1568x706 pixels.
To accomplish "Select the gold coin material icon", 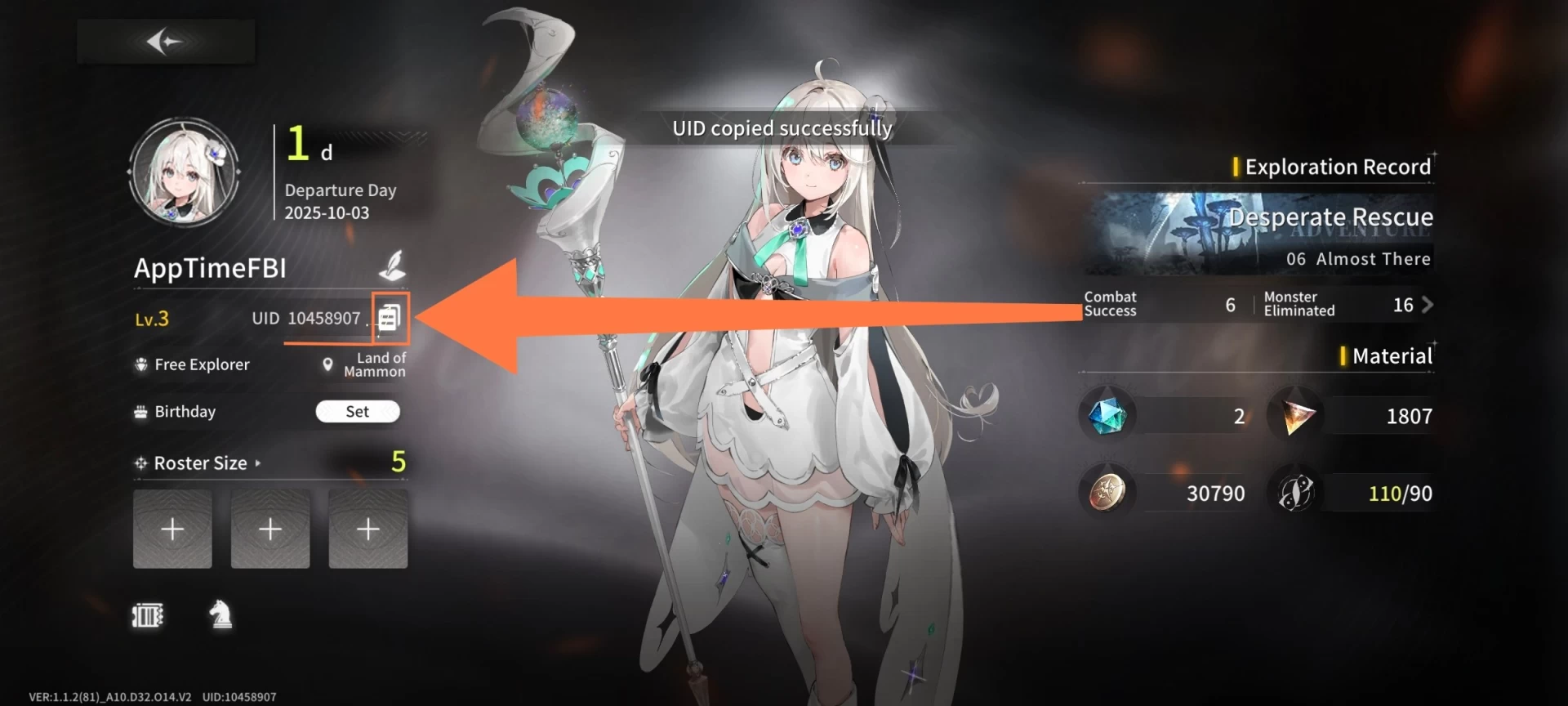I will pyautogui.click(x=1107, y=493).
